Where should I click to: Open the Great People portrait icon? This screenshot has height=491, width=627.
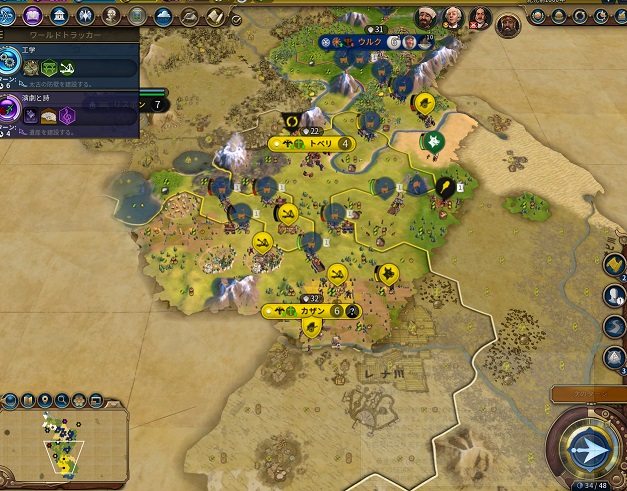click(x=111, y=15)
